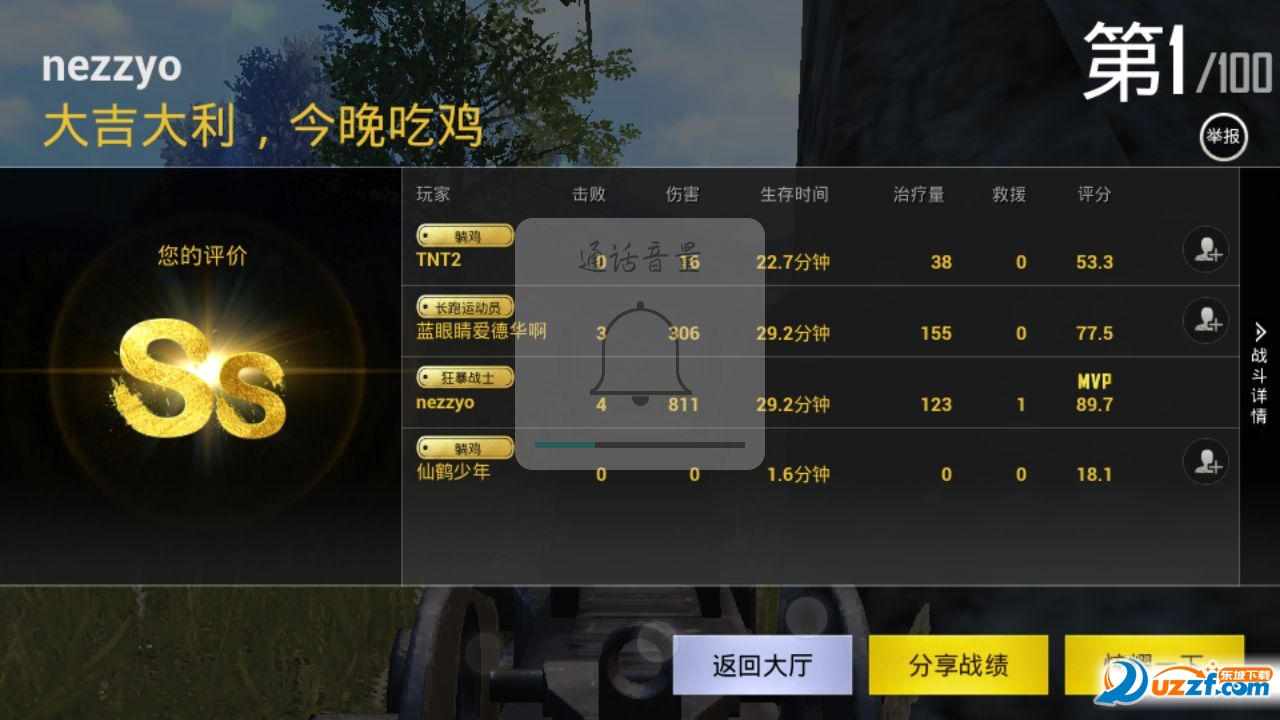Click 仙鹤少年's 骑鸡 title badge

464,447
